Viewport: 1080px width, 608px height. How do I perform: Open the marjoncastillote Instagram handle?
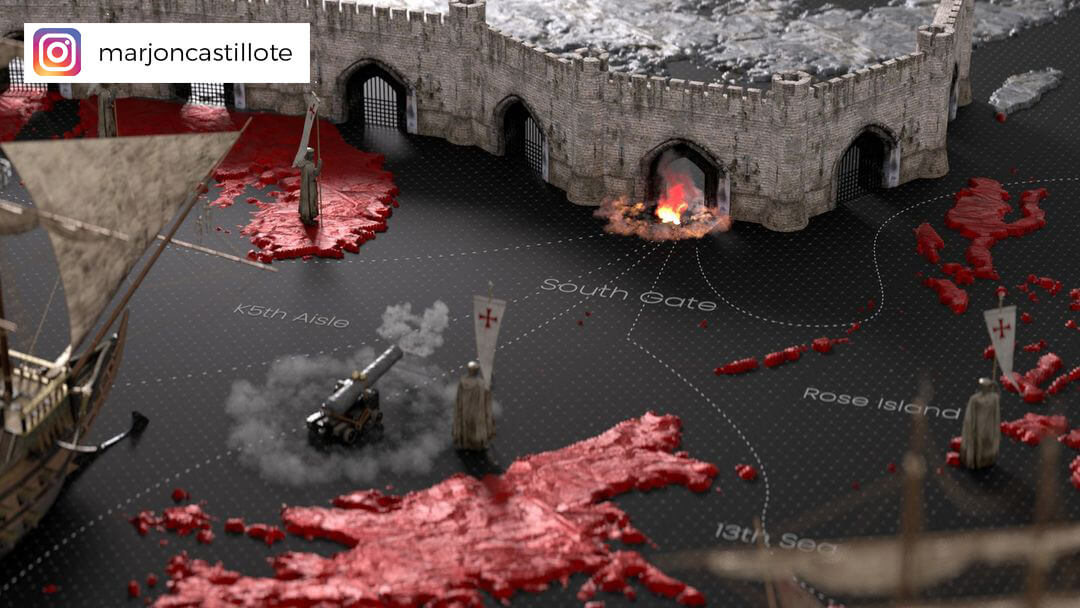196,53
